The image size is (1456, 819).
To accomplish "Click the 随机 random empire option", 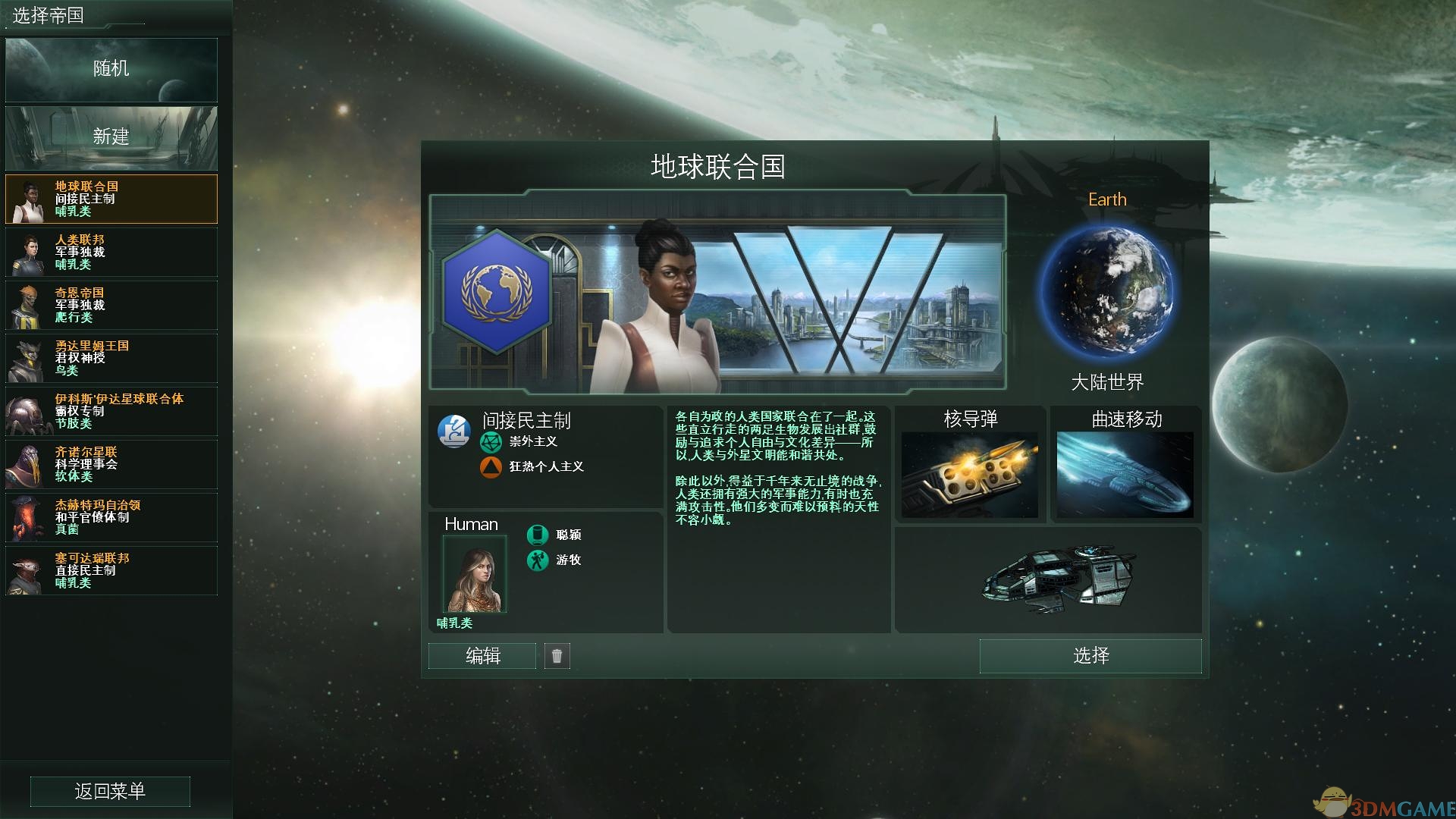I will [111, 70].
